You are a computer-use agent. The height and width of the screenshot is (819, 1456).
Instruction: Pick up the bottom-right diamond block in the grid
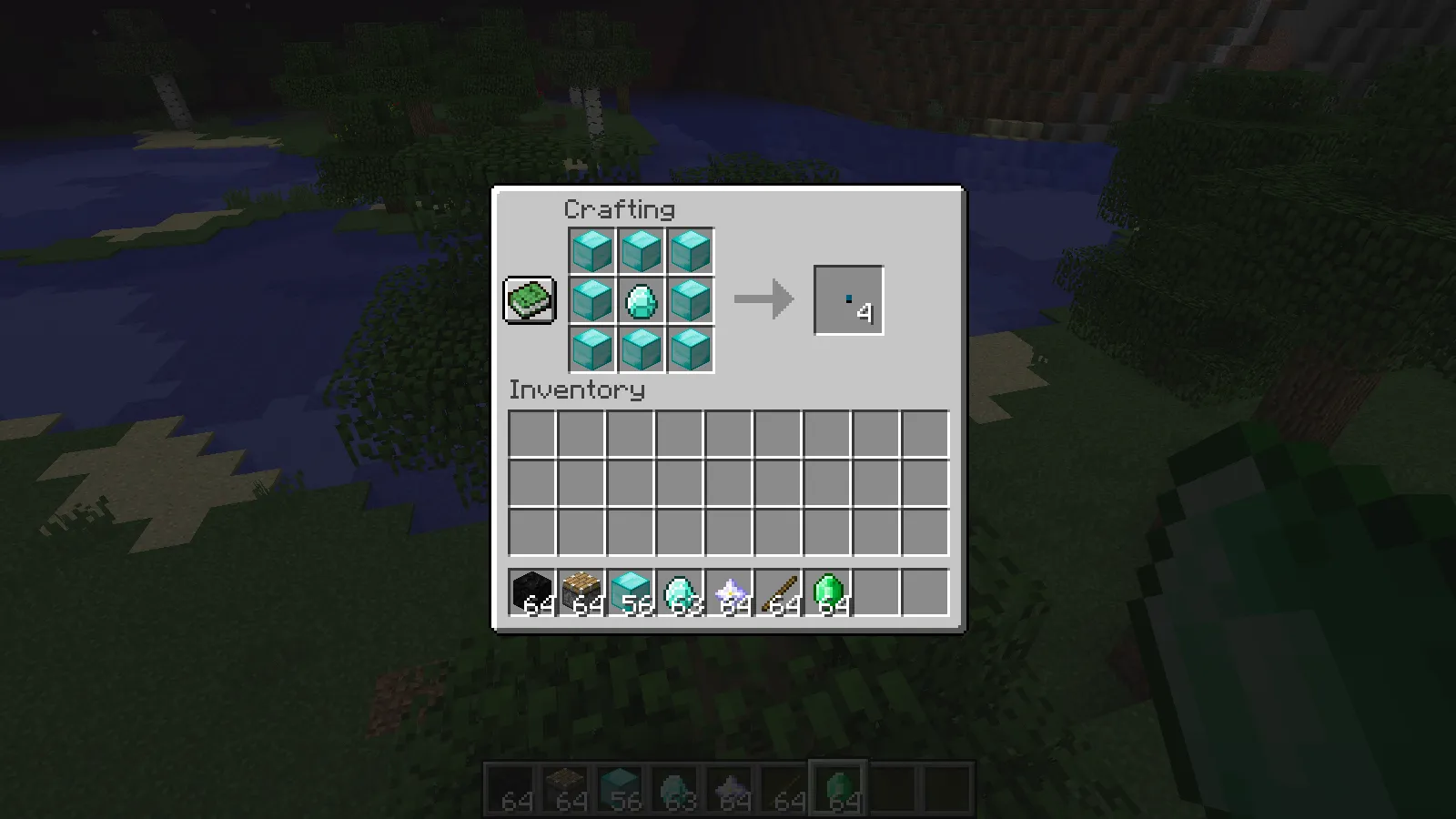pos(690,350)
